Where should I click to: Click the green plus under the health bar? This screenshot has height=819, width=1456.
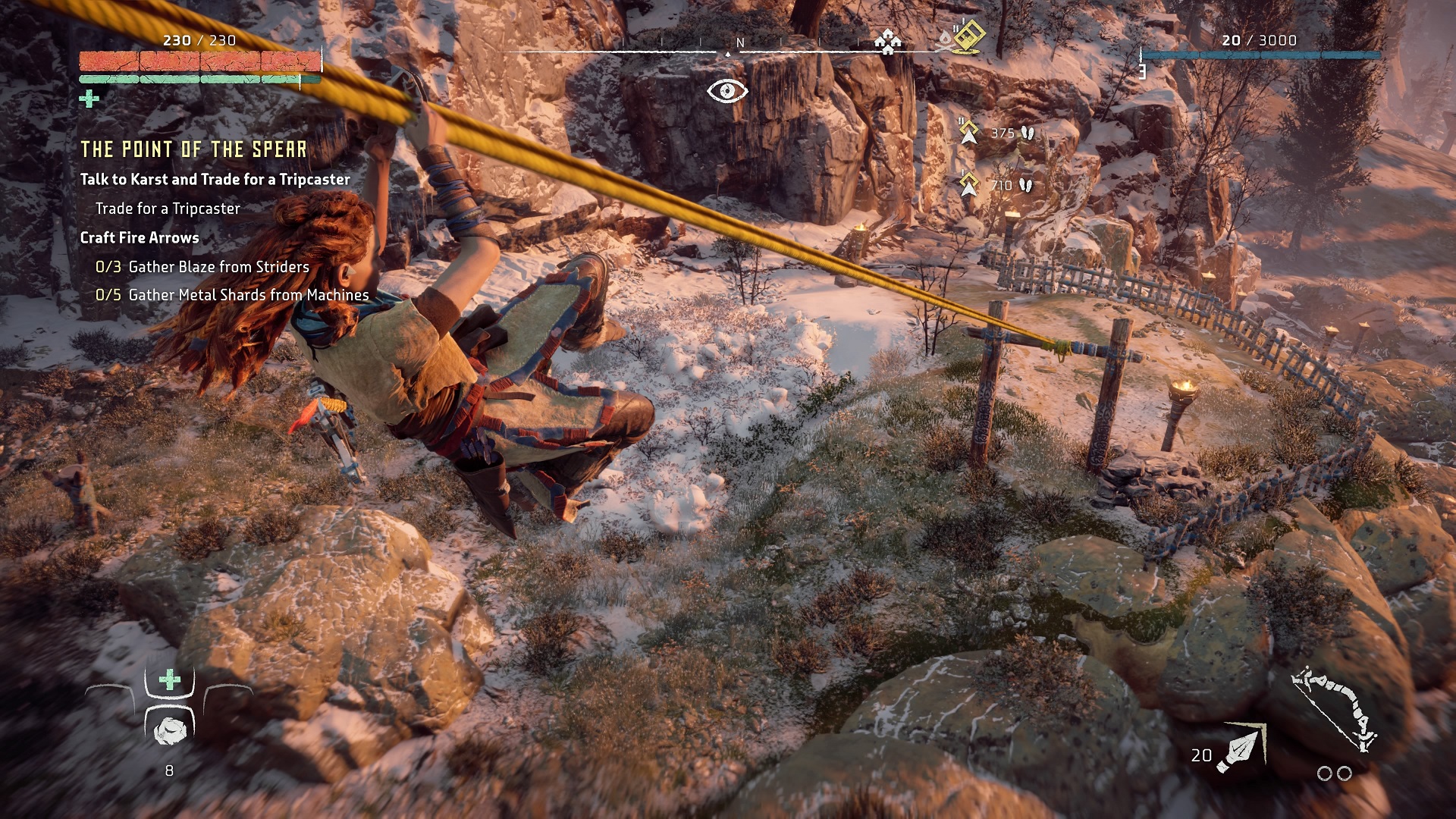pos(89,99)
